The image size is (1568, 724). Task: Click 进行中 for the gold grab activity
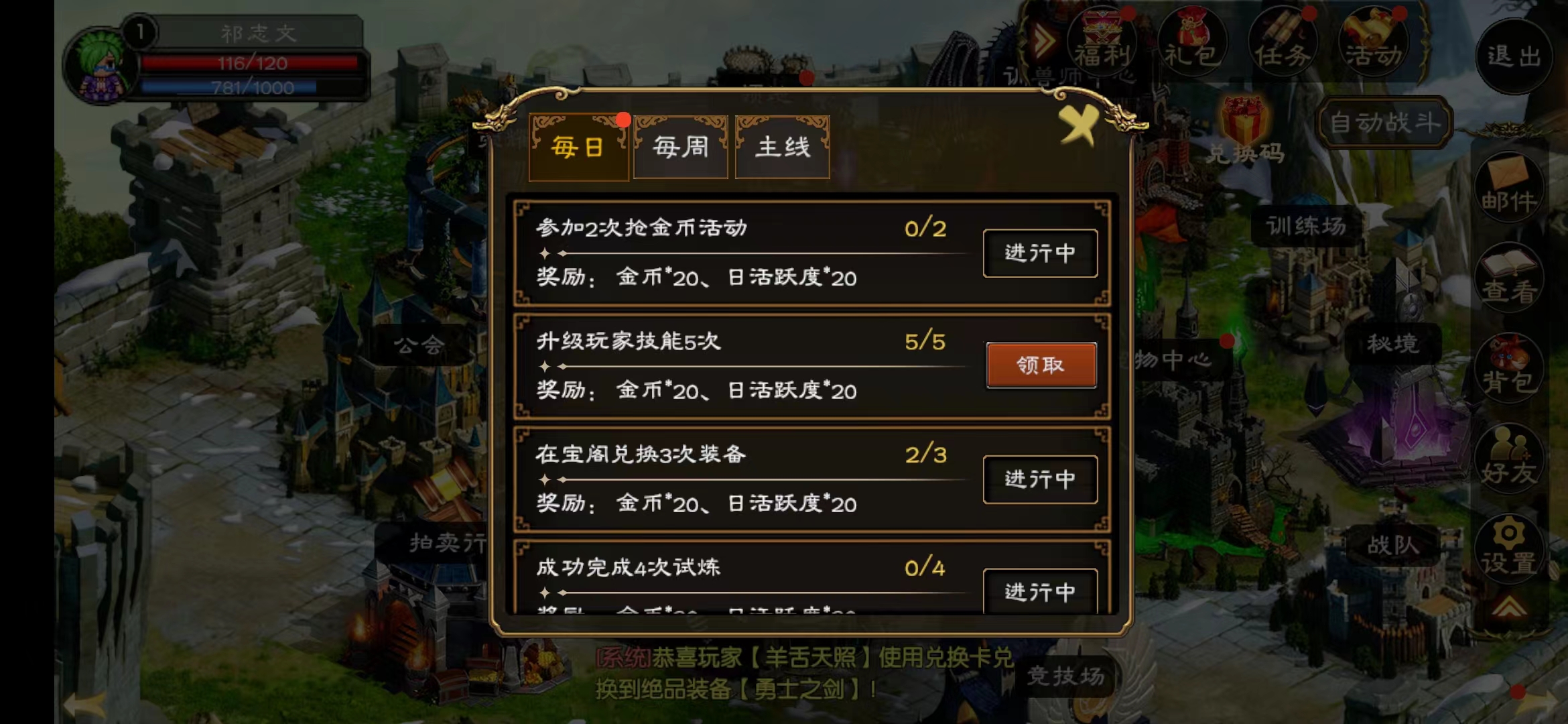tap(1039, 253)
